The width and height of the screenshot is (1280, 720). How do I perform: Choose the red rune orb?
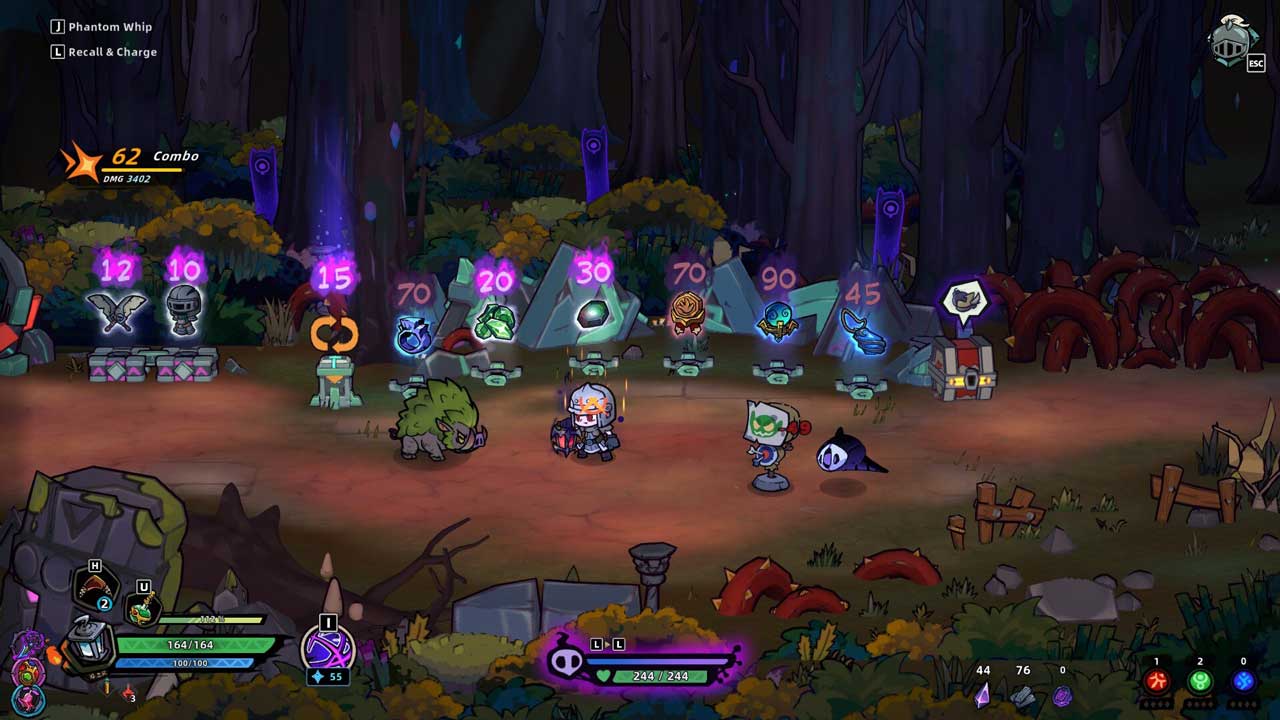[1157, 682]
